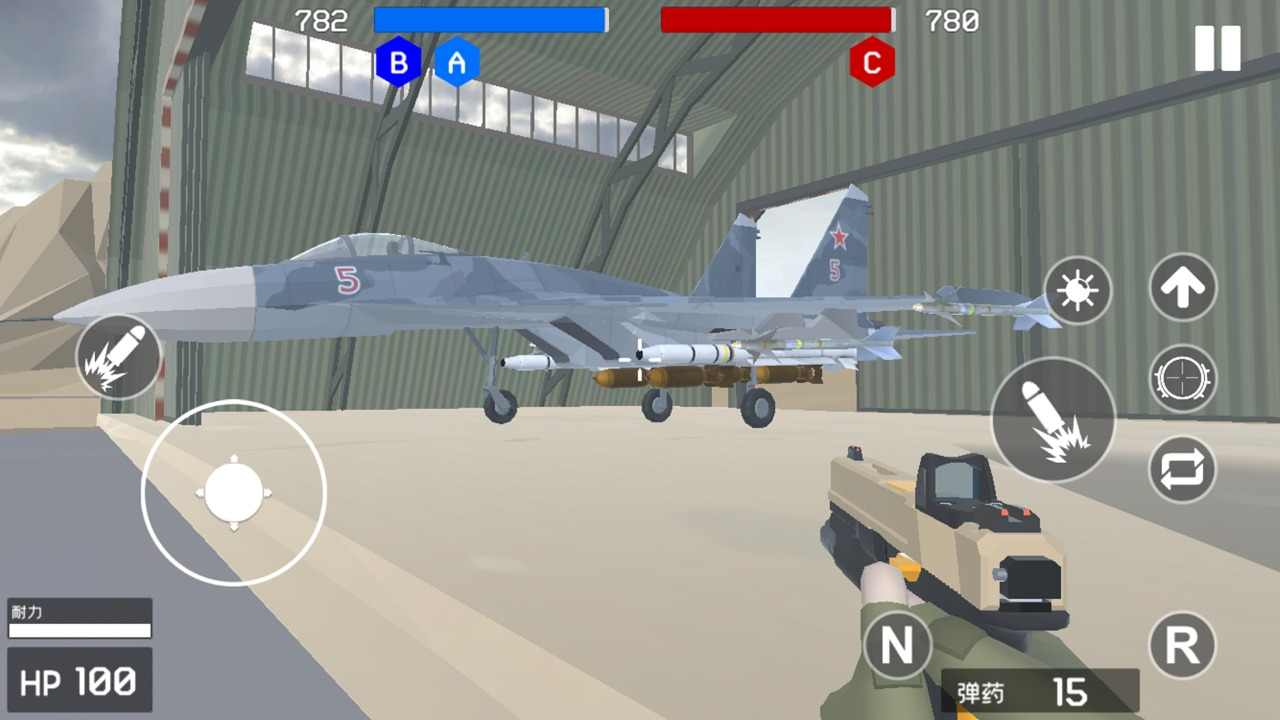This screenshot has width=1280, height=720.
Task: Tap the weapon swap circular arrows icon
Action: (x=1182, y=470)
